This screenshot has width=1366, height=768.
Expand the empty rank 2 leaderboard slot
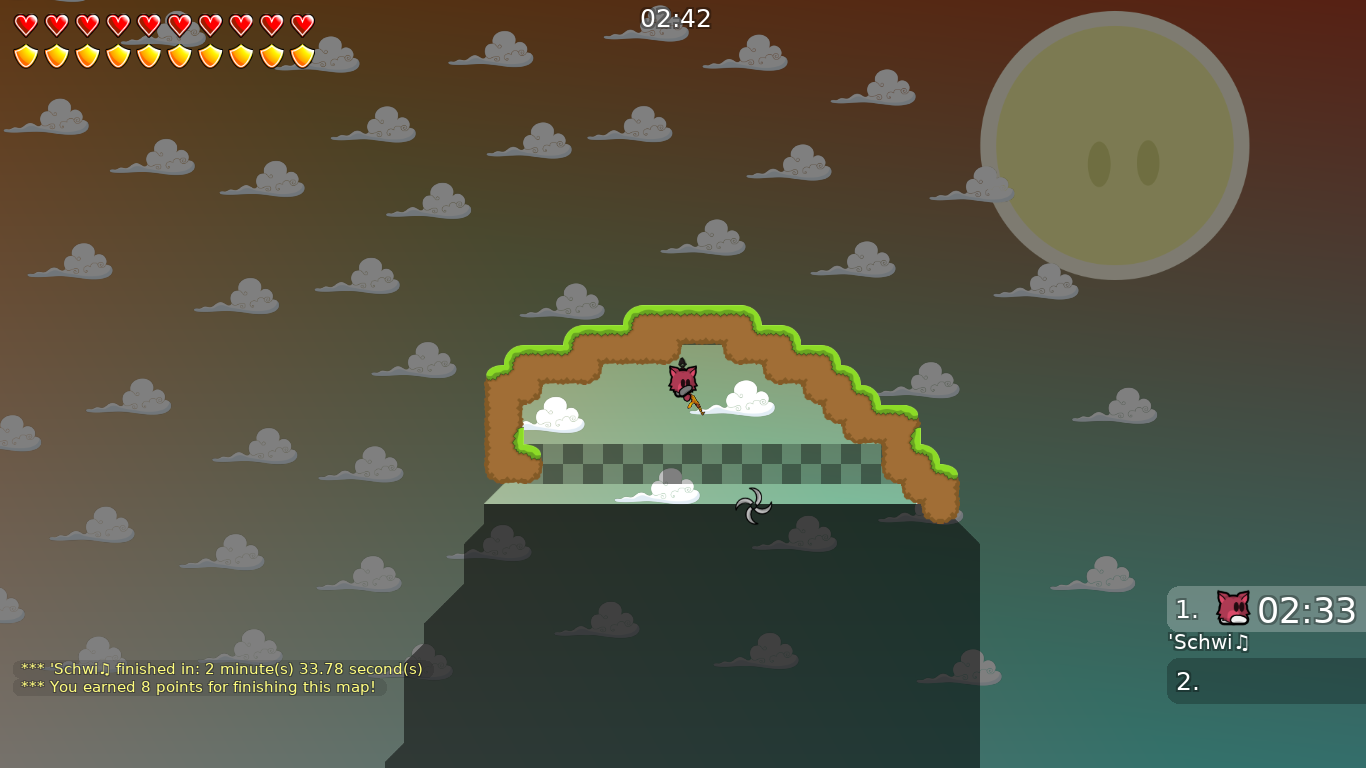click(1265, 680)
